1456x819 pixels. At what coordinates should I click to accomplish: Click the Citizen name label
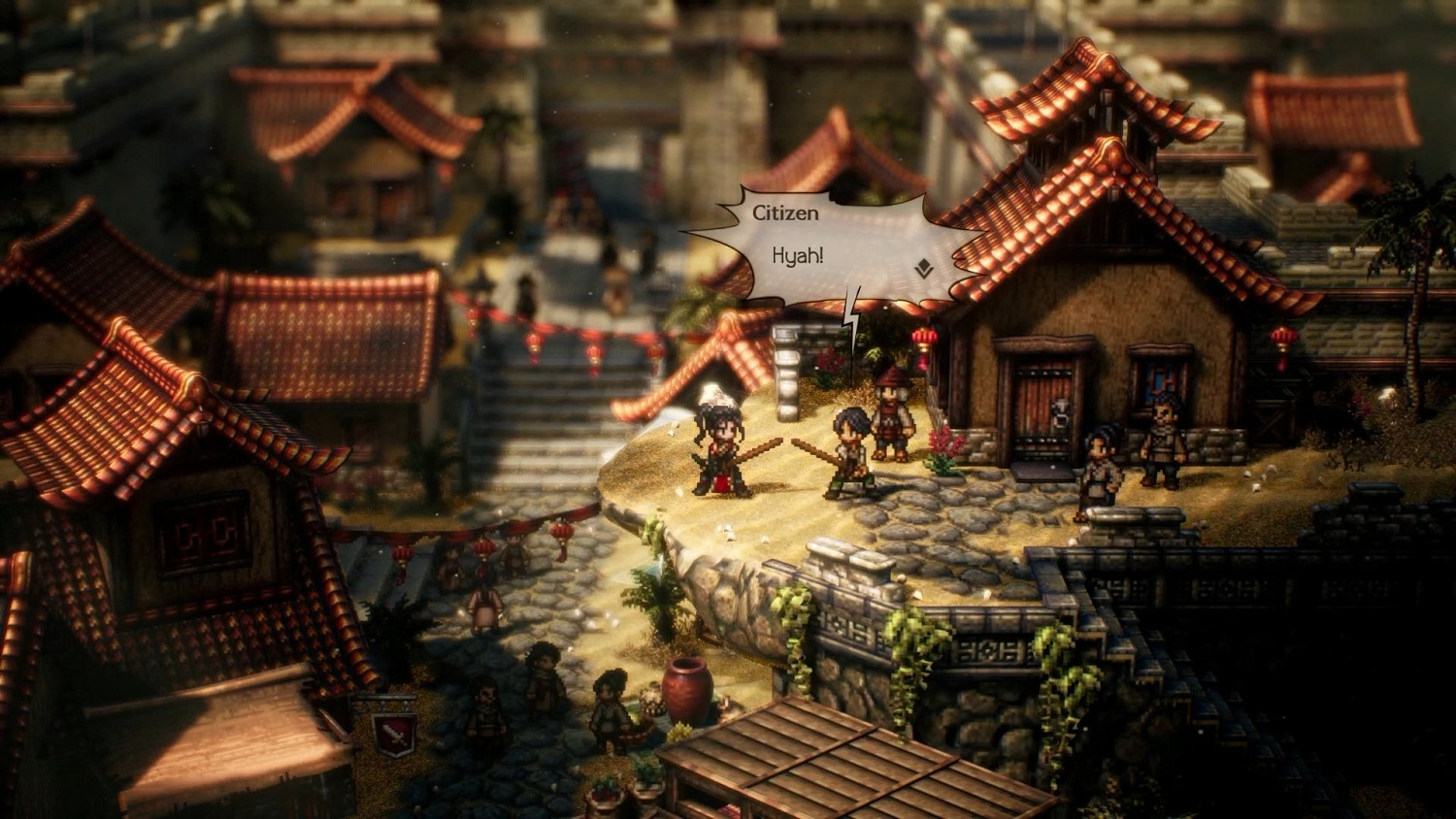coord(787,214)
